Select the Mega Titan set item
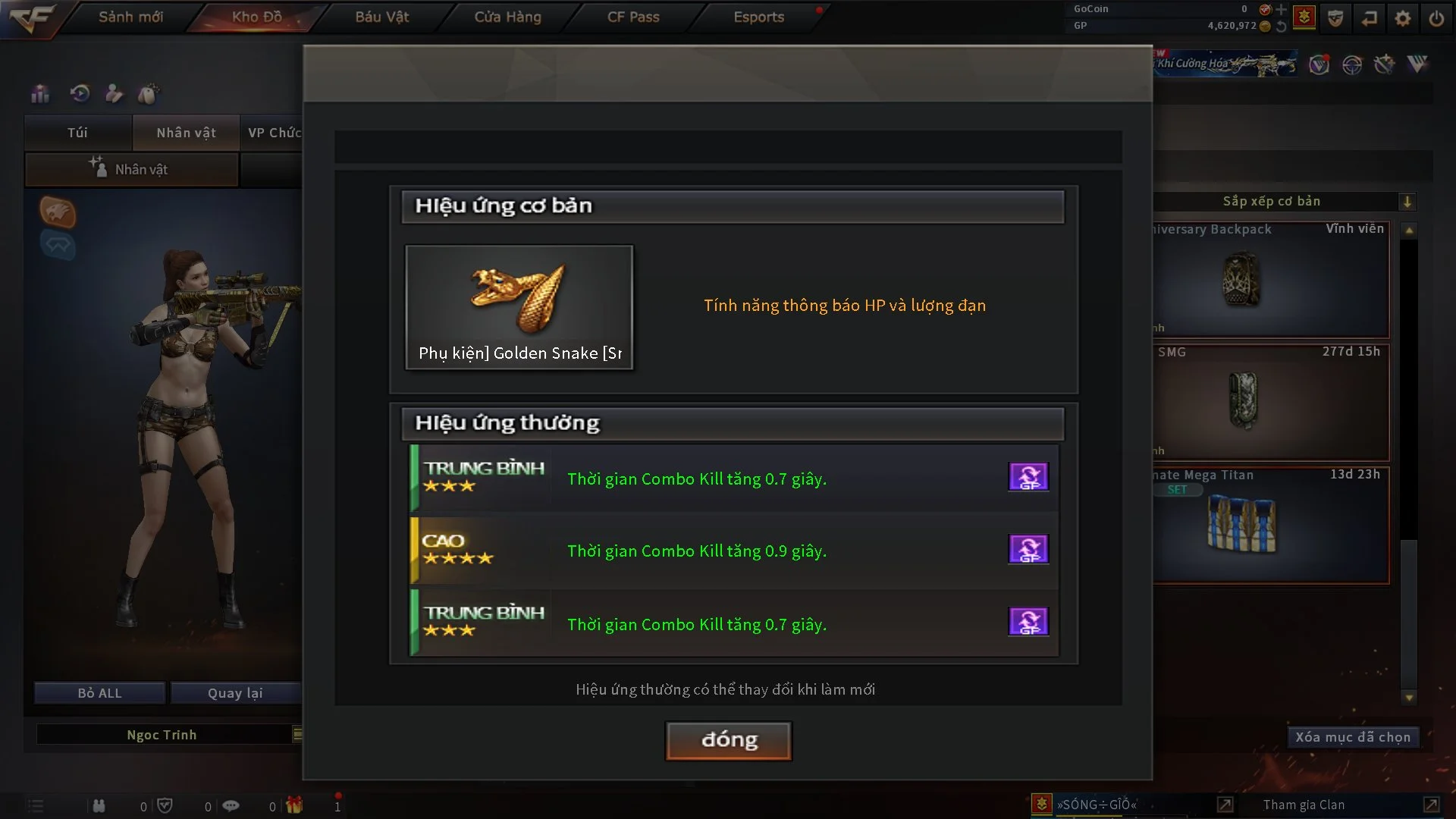 tap(1271, 525)
